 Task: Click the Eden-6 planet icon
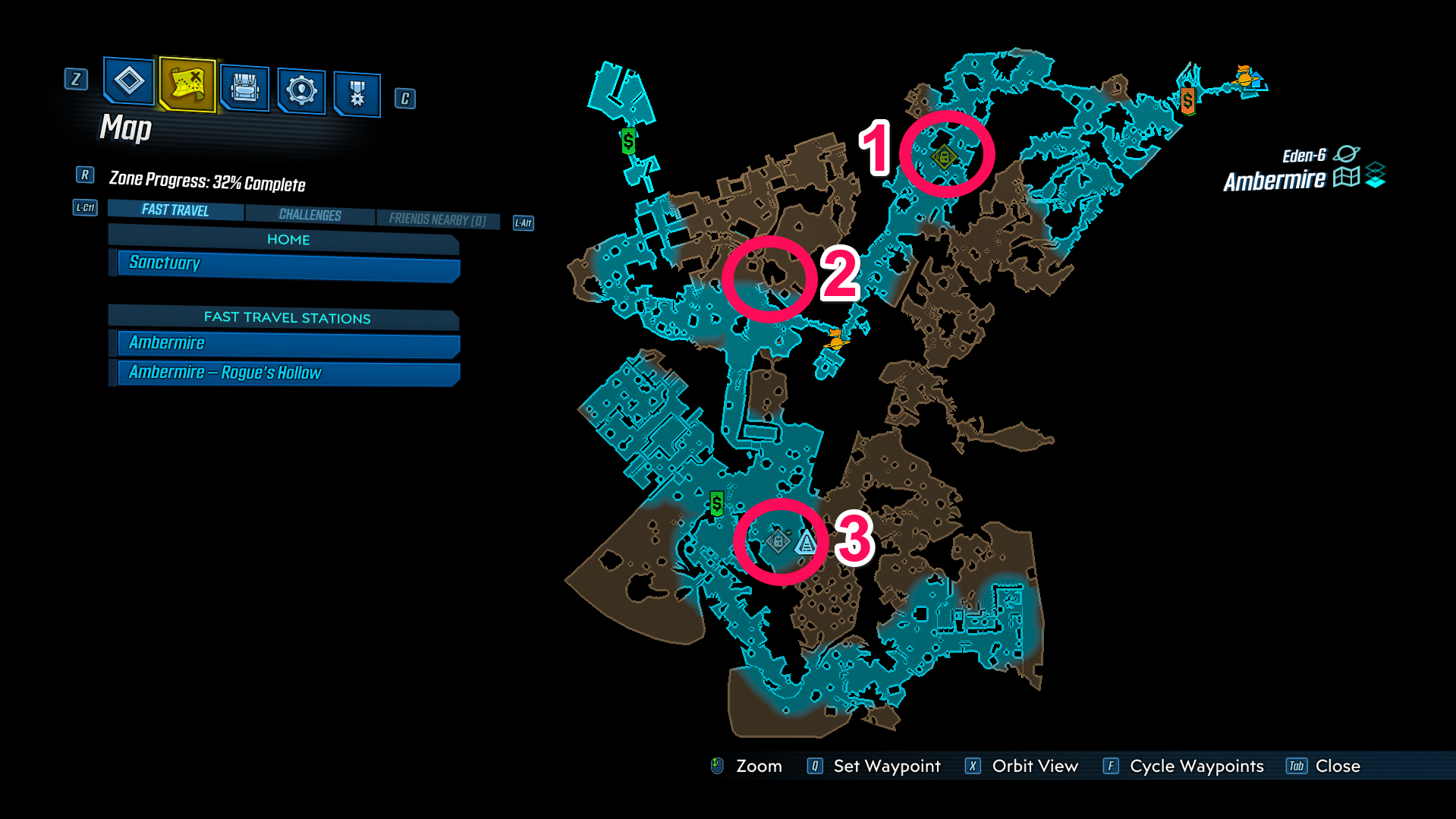point(1346,153)
